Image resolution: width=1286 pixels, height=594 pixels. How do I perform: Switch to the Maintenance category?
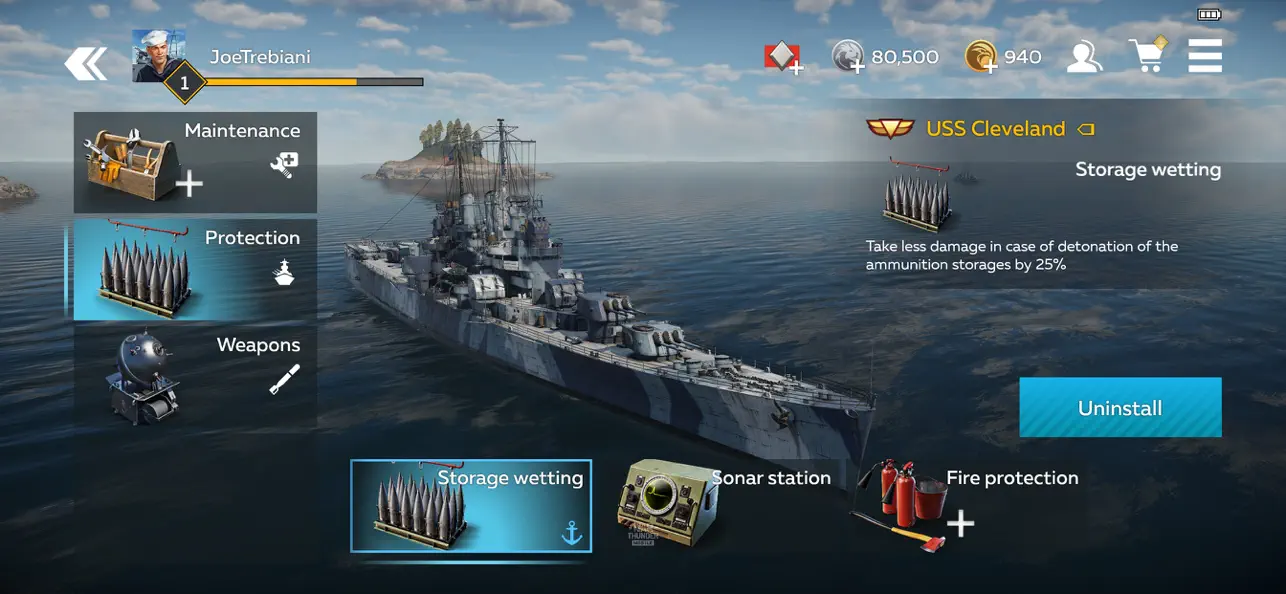point(195,162)
